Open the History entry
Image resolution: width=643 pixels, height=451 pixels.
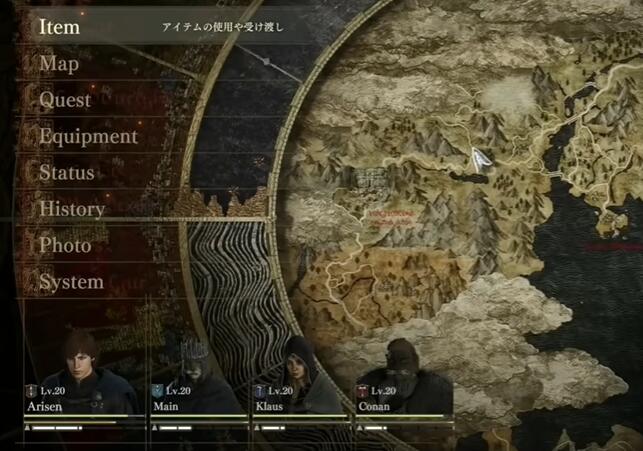[72, 209]
